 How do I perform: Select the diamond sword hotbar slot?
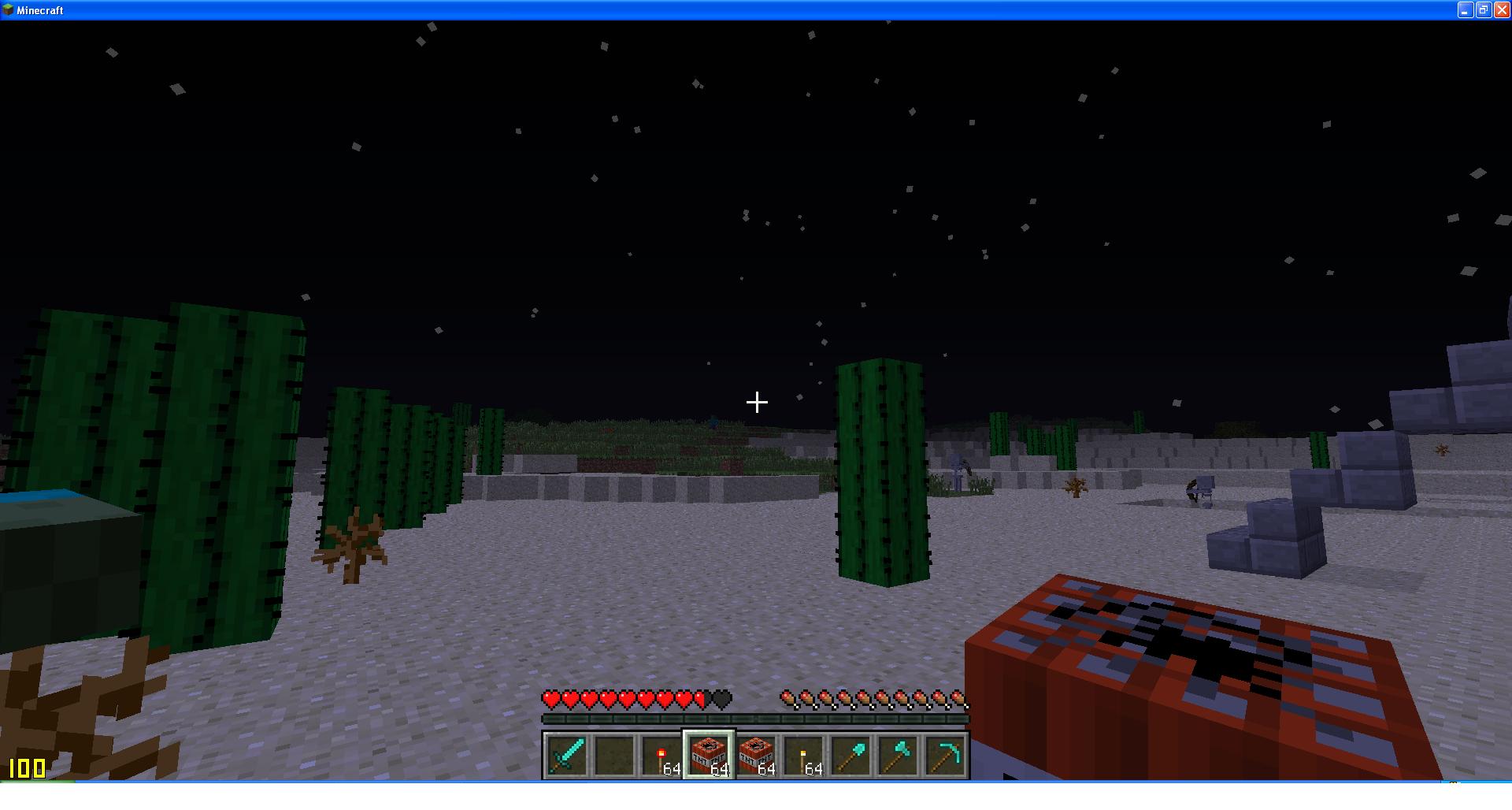(x=566, y=755)
